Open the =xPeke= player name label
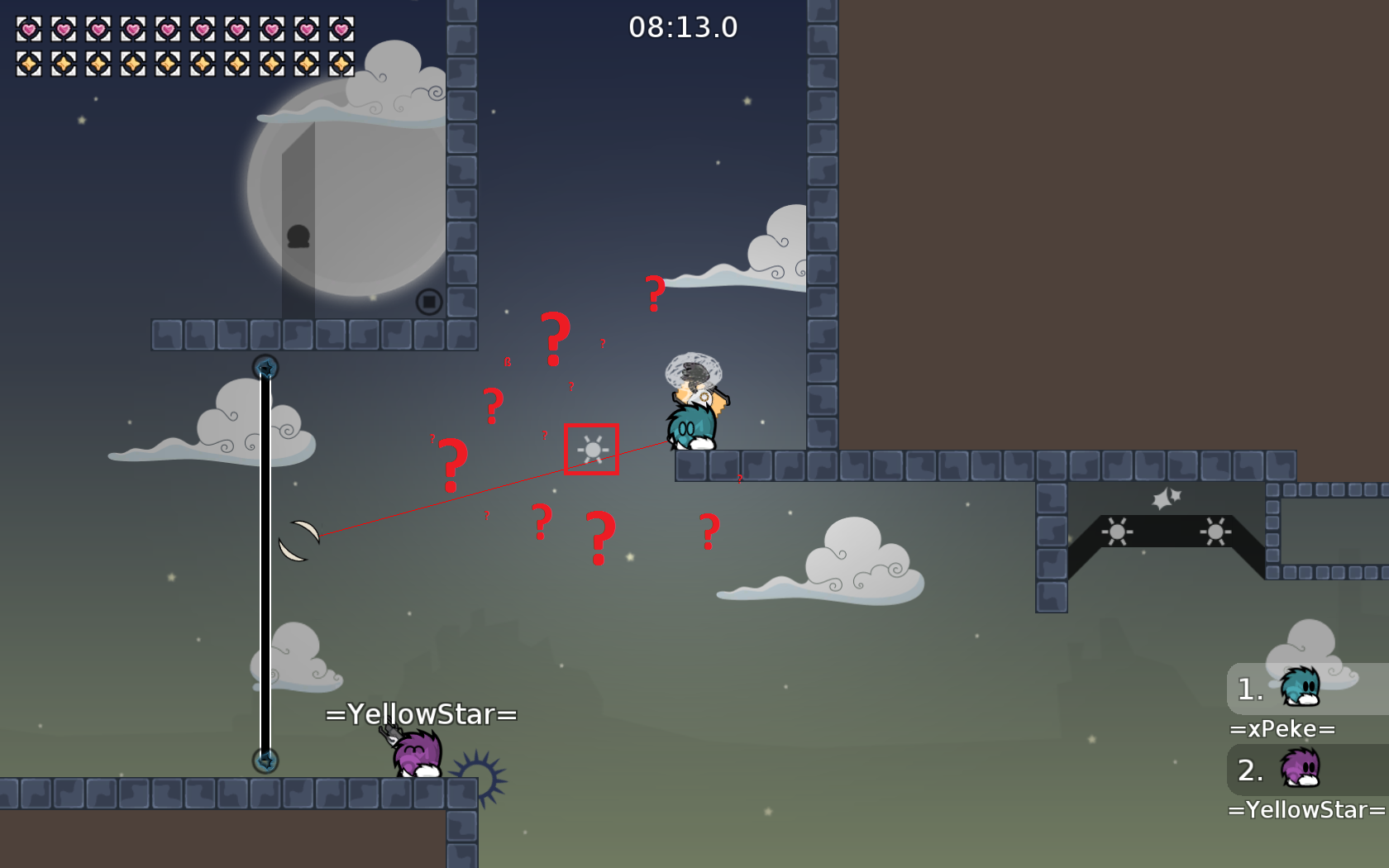1389x868 pixels. click(x=1282, y=728)
